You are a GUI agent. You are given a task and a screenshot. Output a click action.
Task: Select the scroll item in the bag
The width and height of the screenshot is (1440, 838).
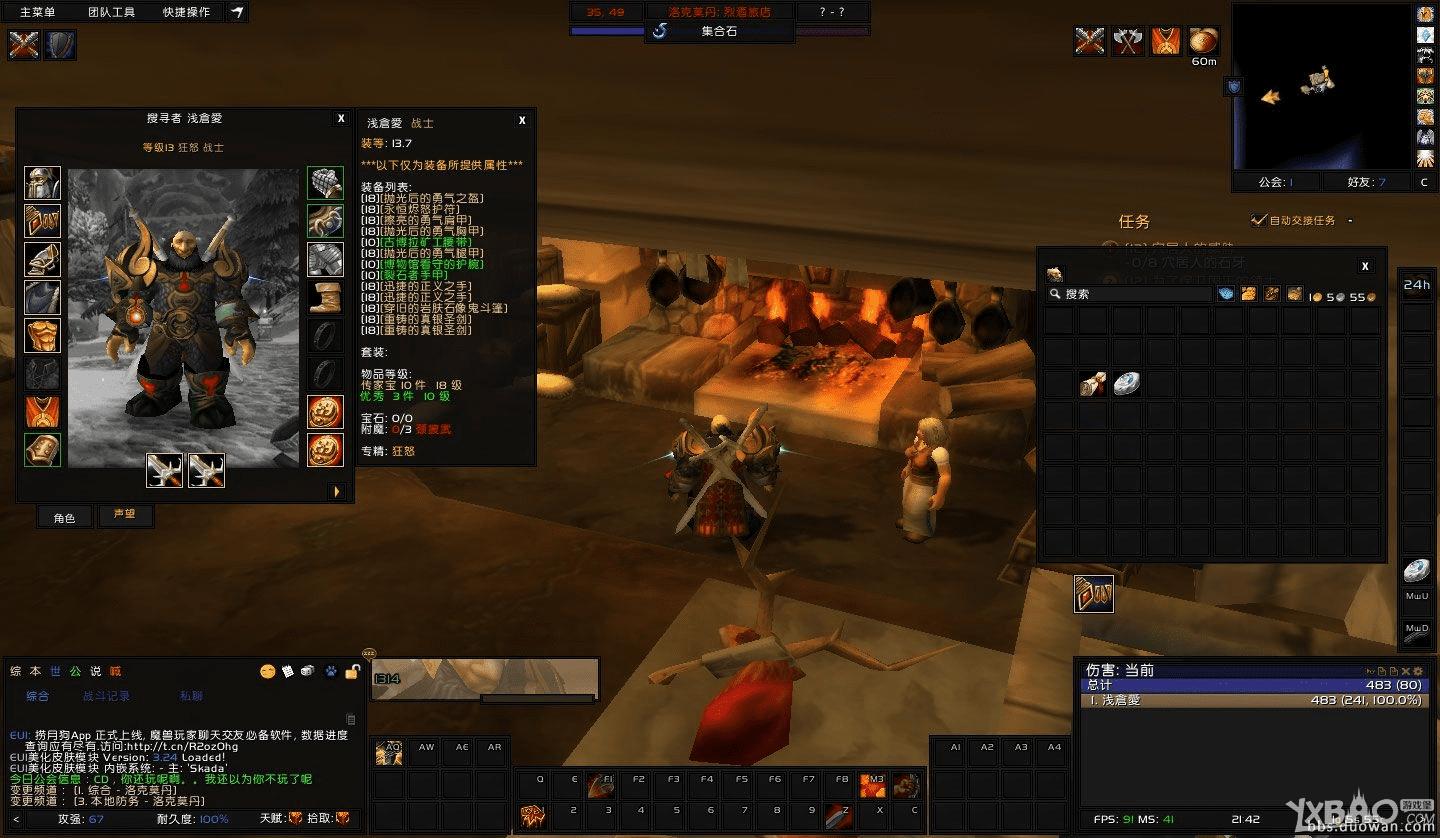click(x=1093, y=384)
